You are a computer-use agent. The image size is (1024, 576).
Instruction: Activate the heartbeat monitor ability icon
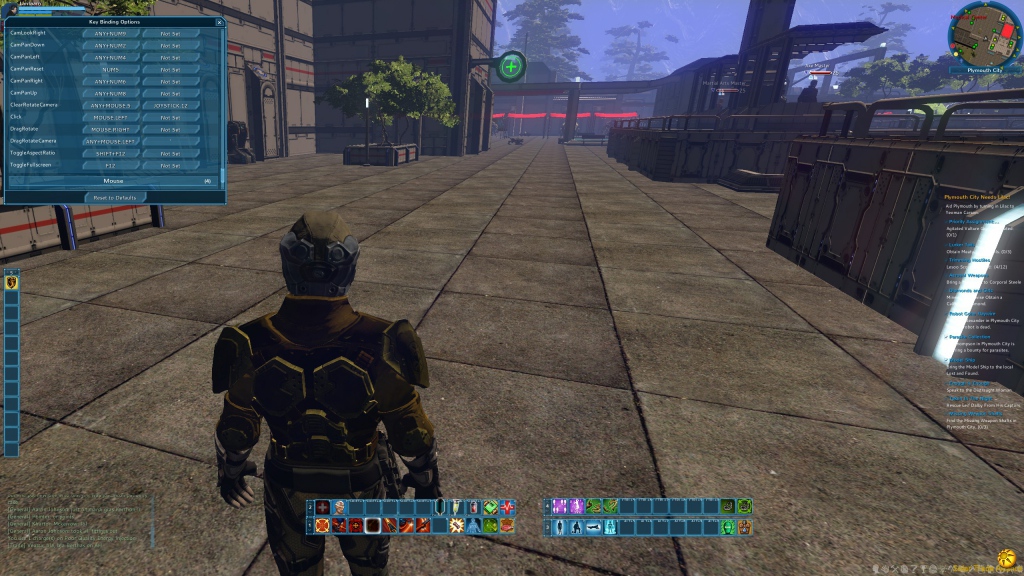pyautogui.click(x=508, y=507)
